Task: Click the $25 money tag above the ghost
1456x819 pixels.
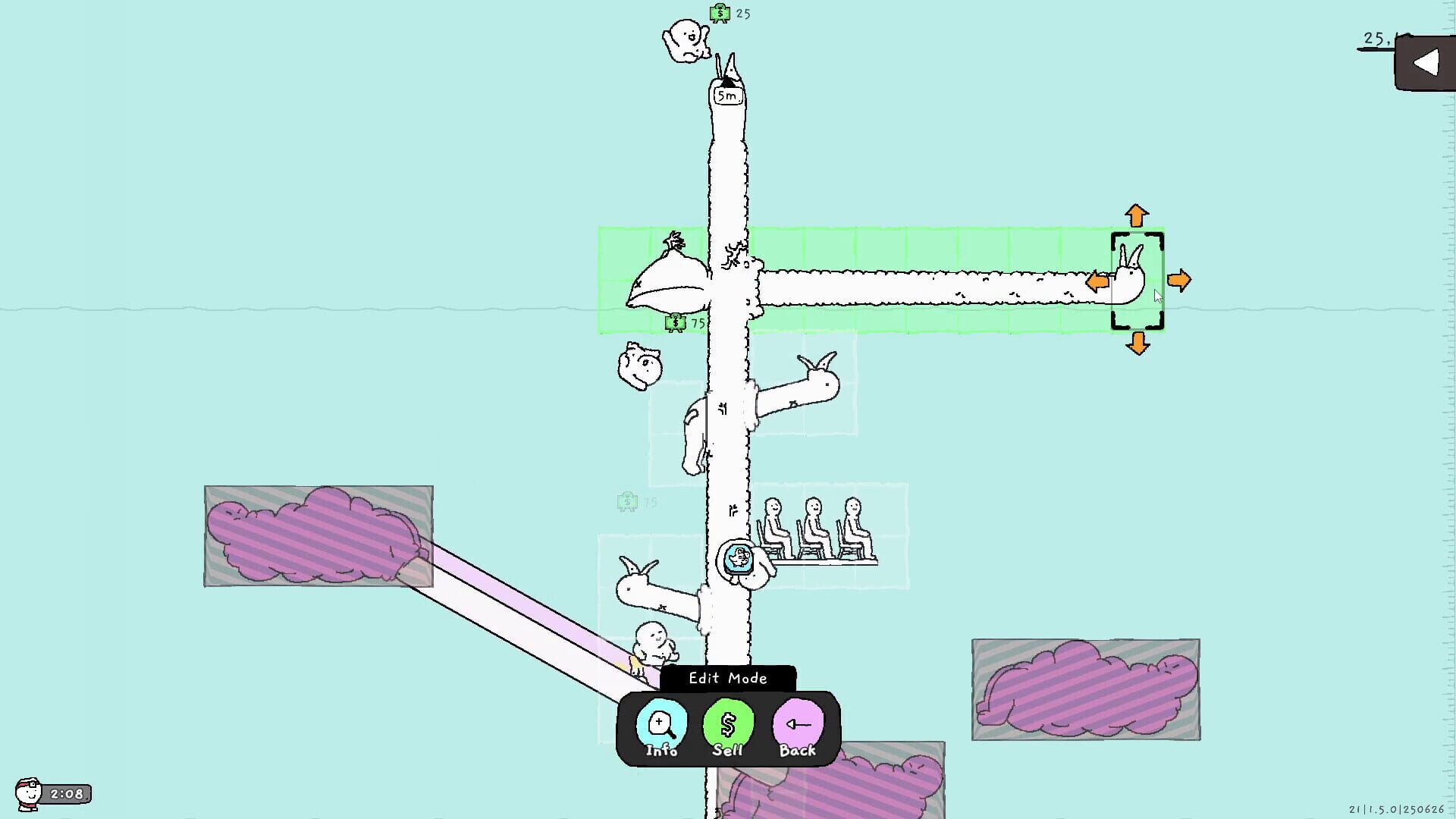Action: pyautogui.click(x=726, y=13)
